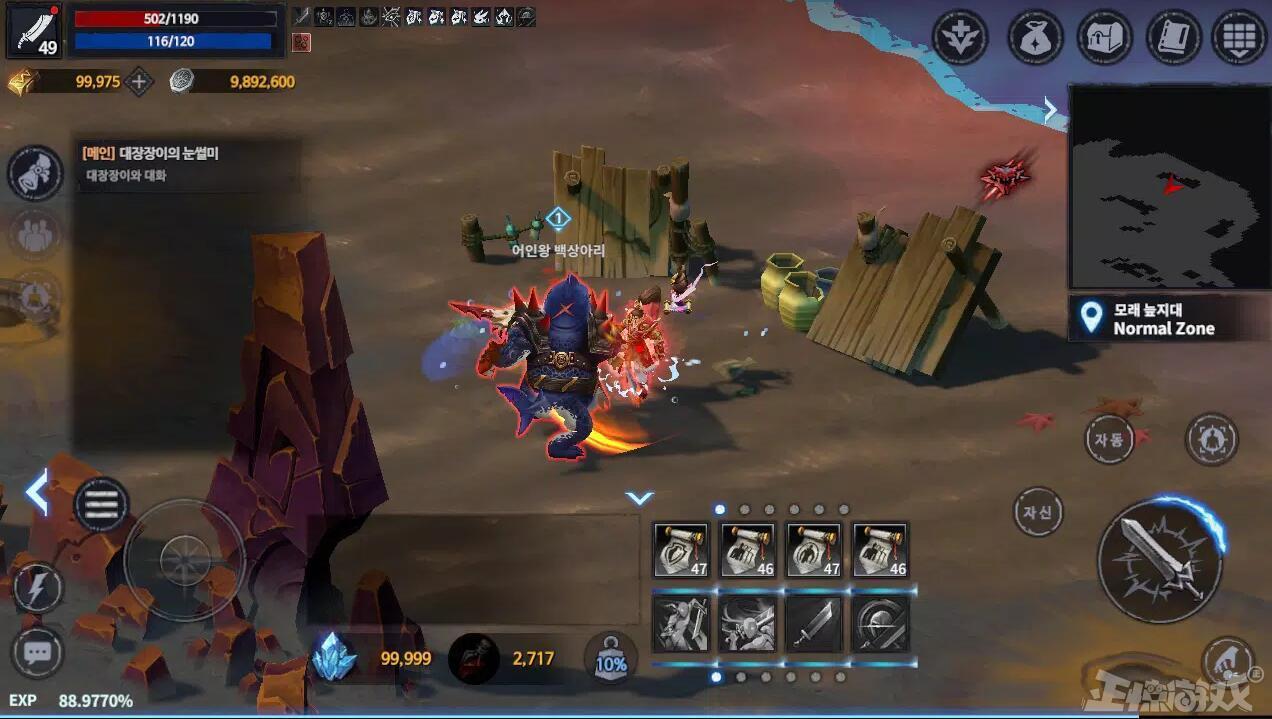Open the three-line hamburger menu

pyautogui.click(x=101, y=505)
